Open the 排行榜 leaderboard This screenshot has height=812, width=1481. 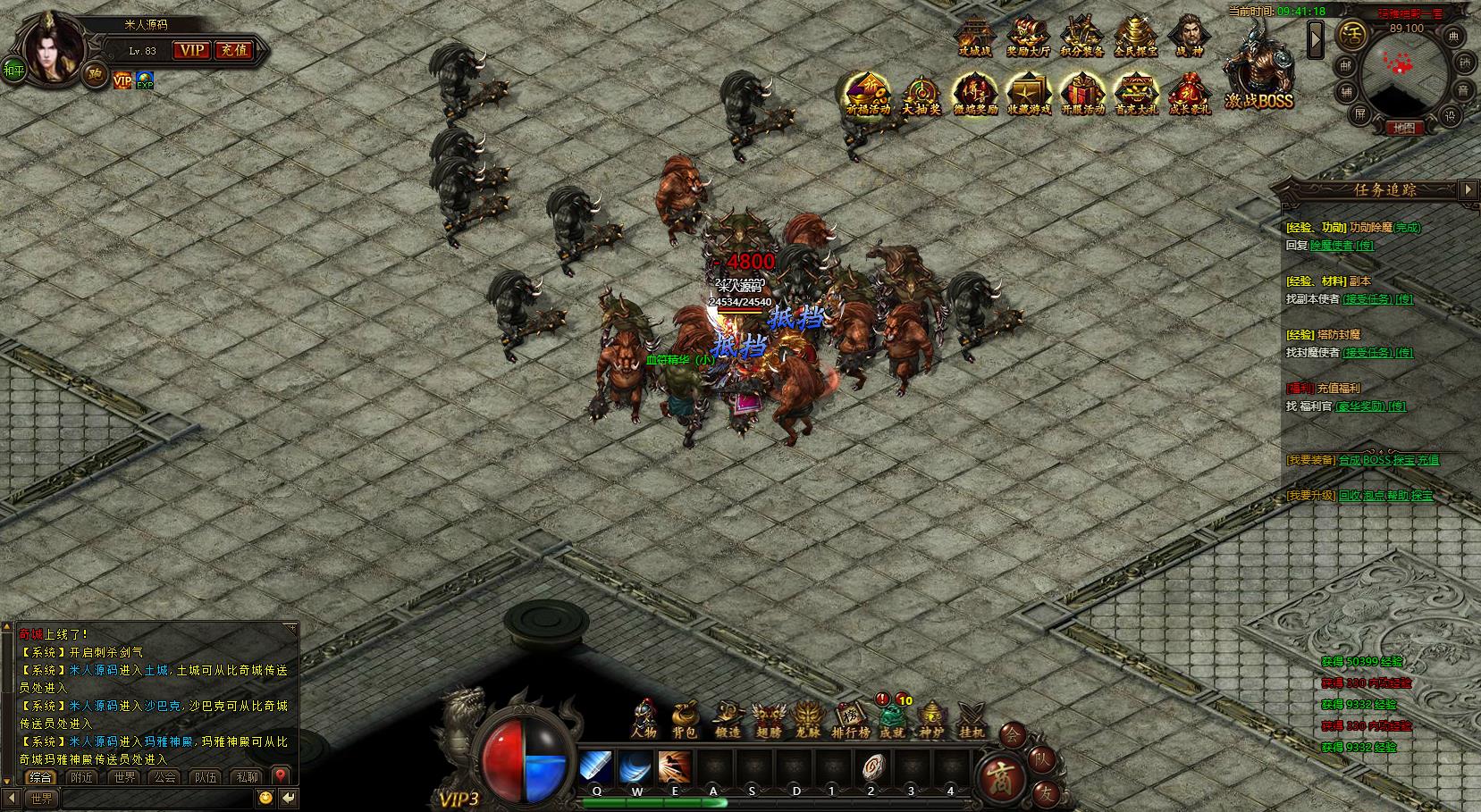tap(850, 717)
